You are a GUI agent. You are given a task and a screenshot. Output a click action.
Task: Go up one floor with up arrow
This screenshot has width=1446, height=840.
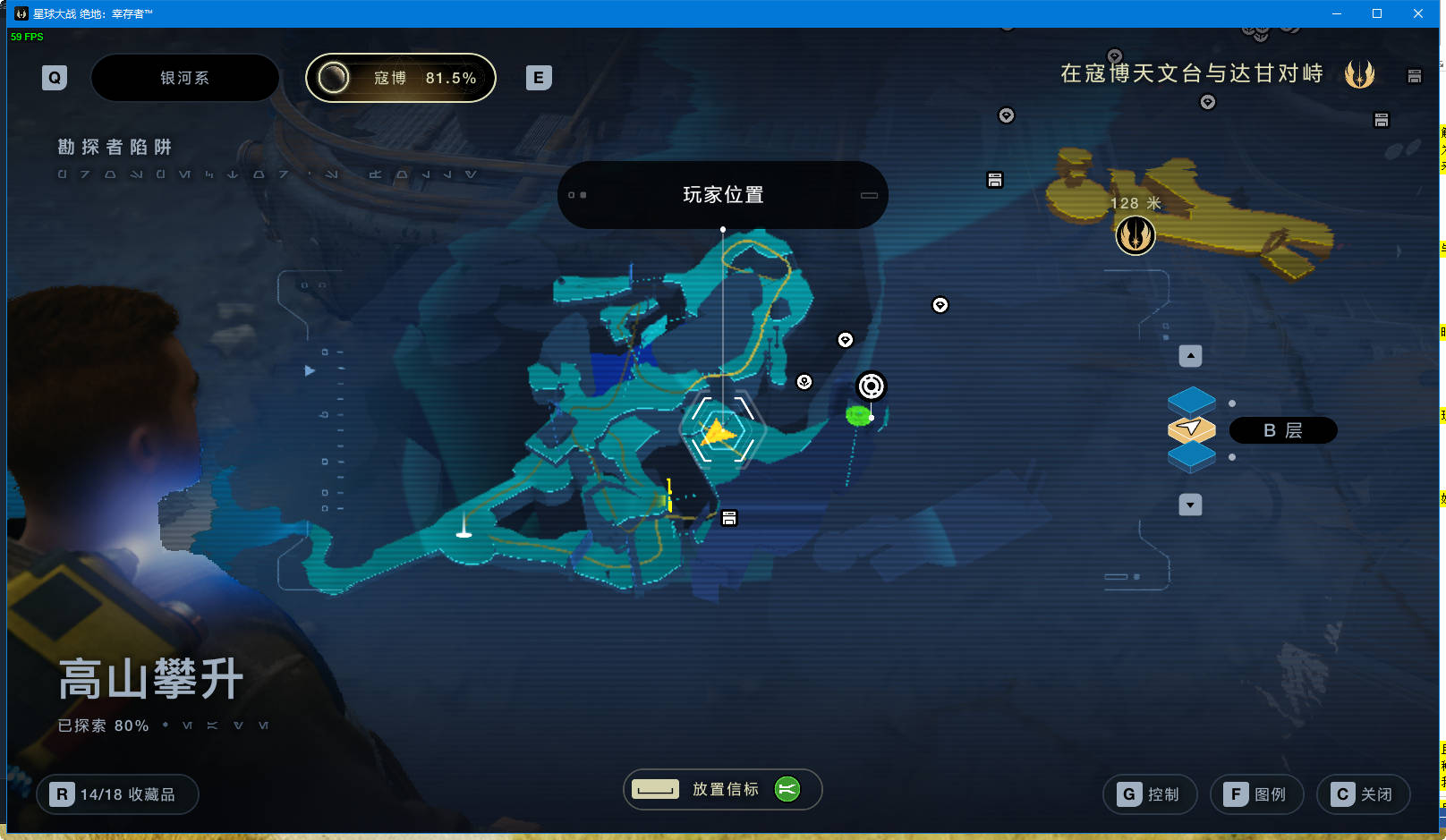pyautogui.click(x=1190, y=356)
